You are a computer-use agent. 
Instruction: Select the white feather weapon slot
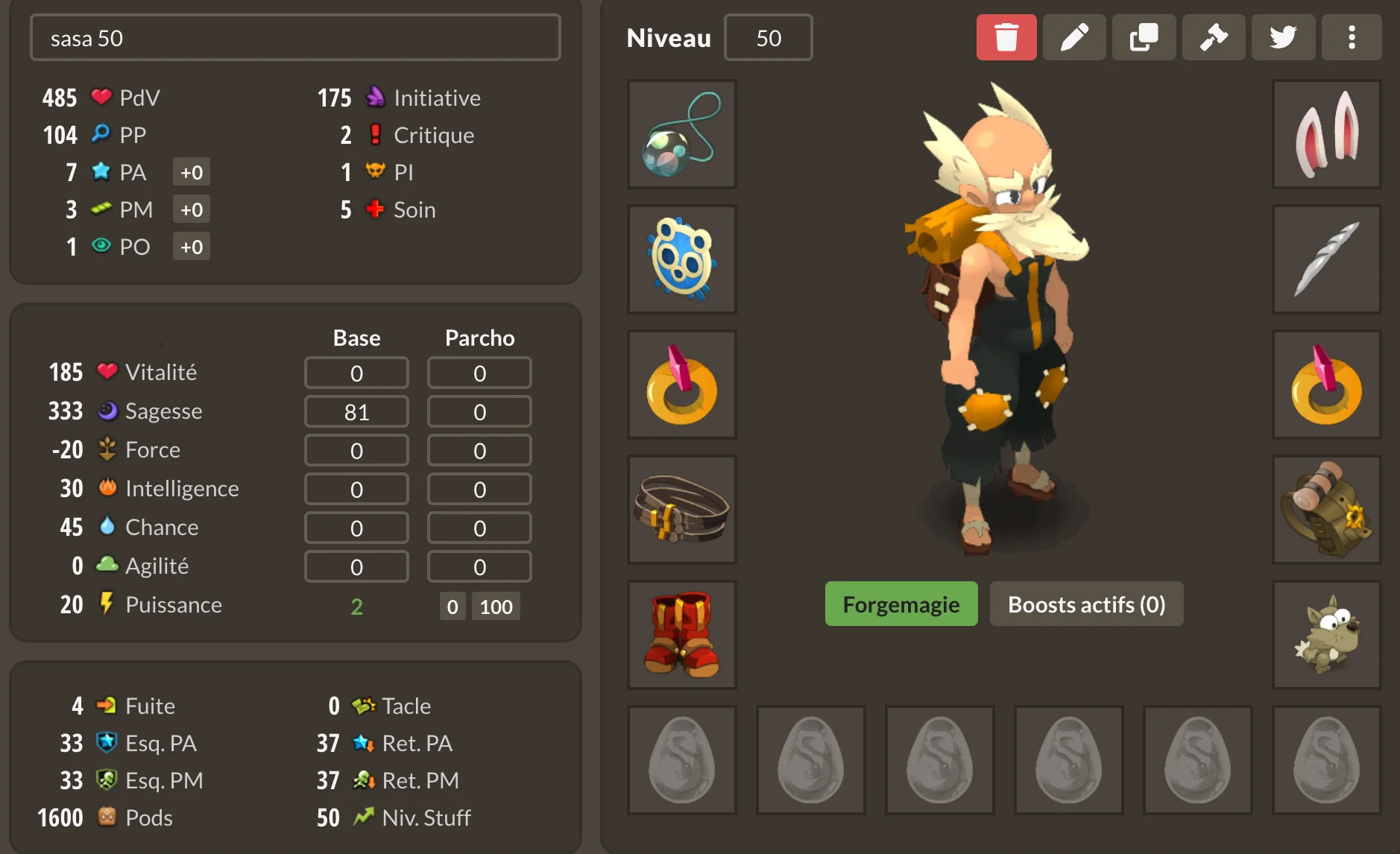1326,259
